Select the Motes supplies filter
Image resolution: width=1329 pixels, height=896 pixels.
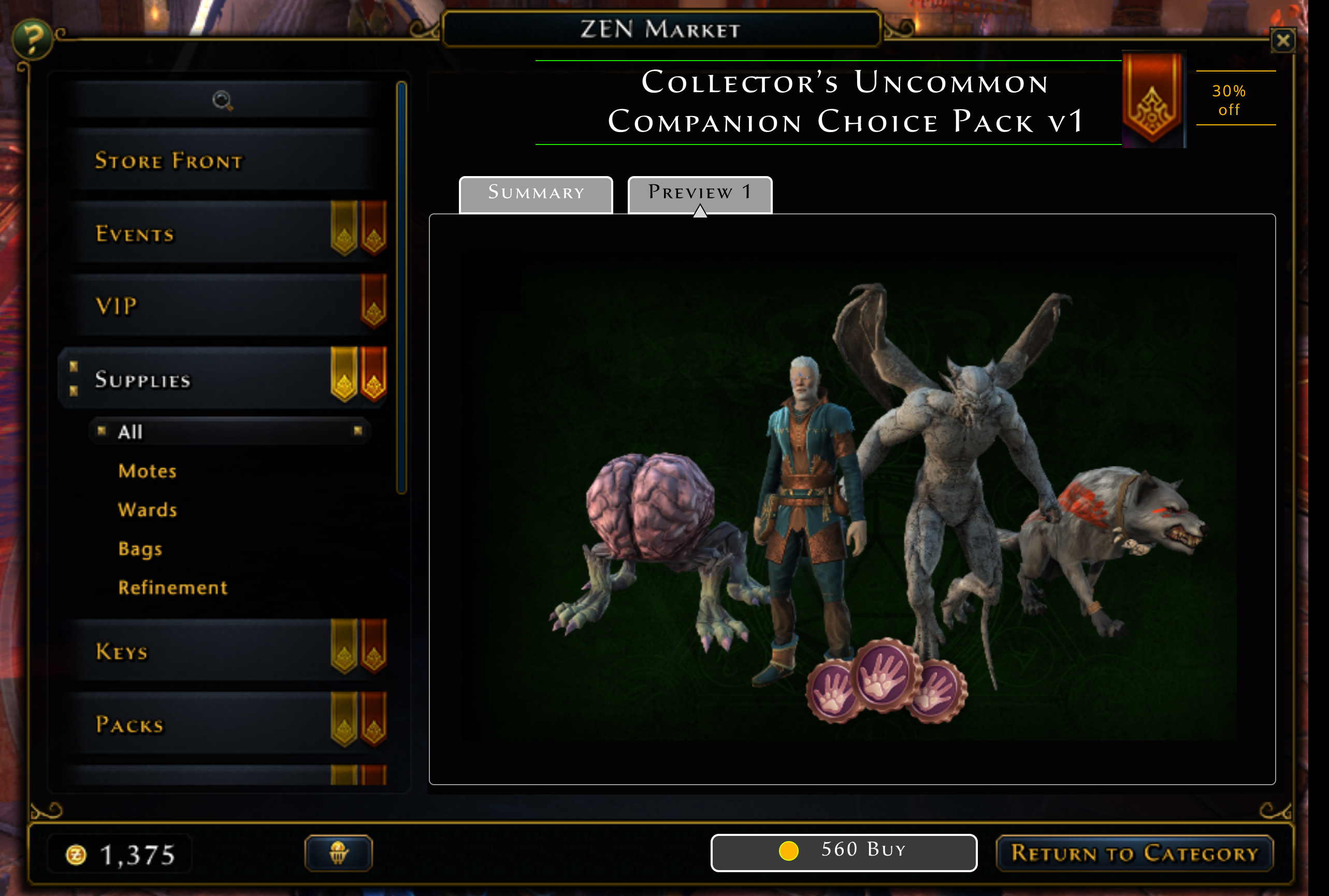click(x=147, y=471)
